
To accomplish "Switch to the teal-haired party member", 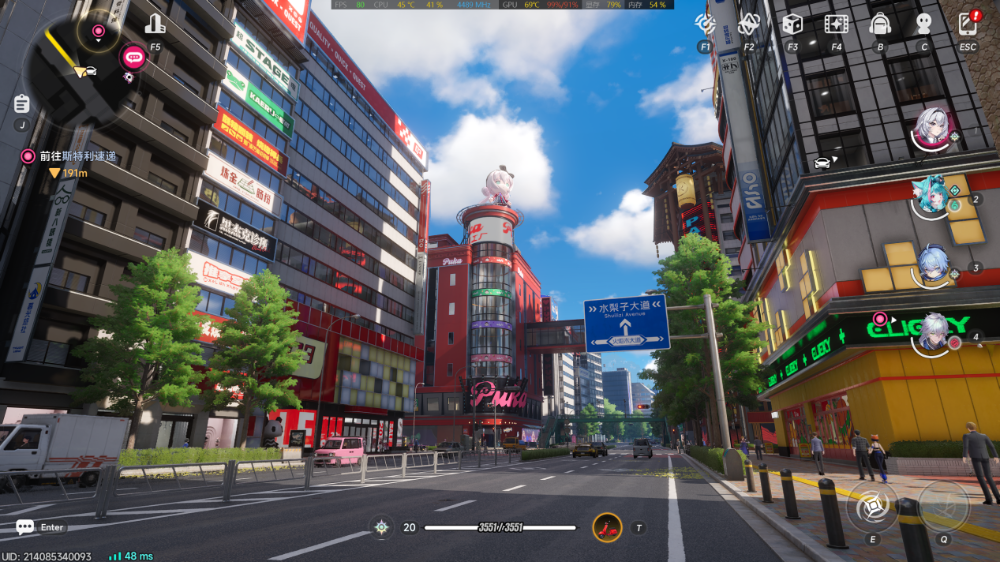I will click(x=933, y=196).
